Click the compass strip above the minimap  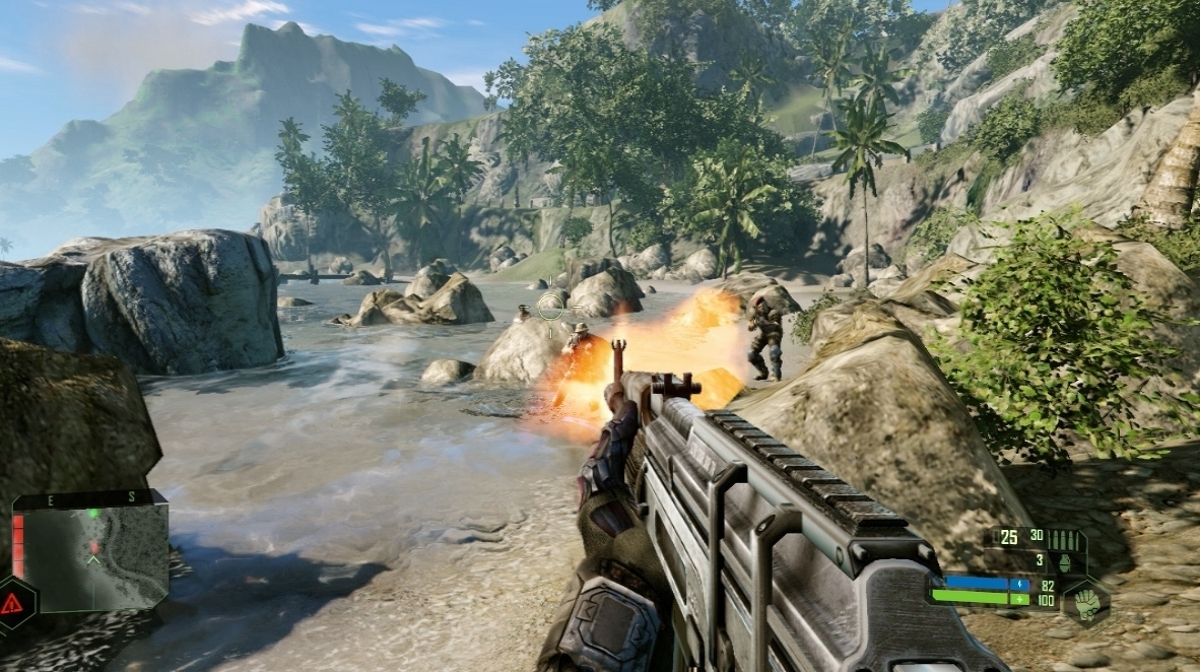coord(88,497)
